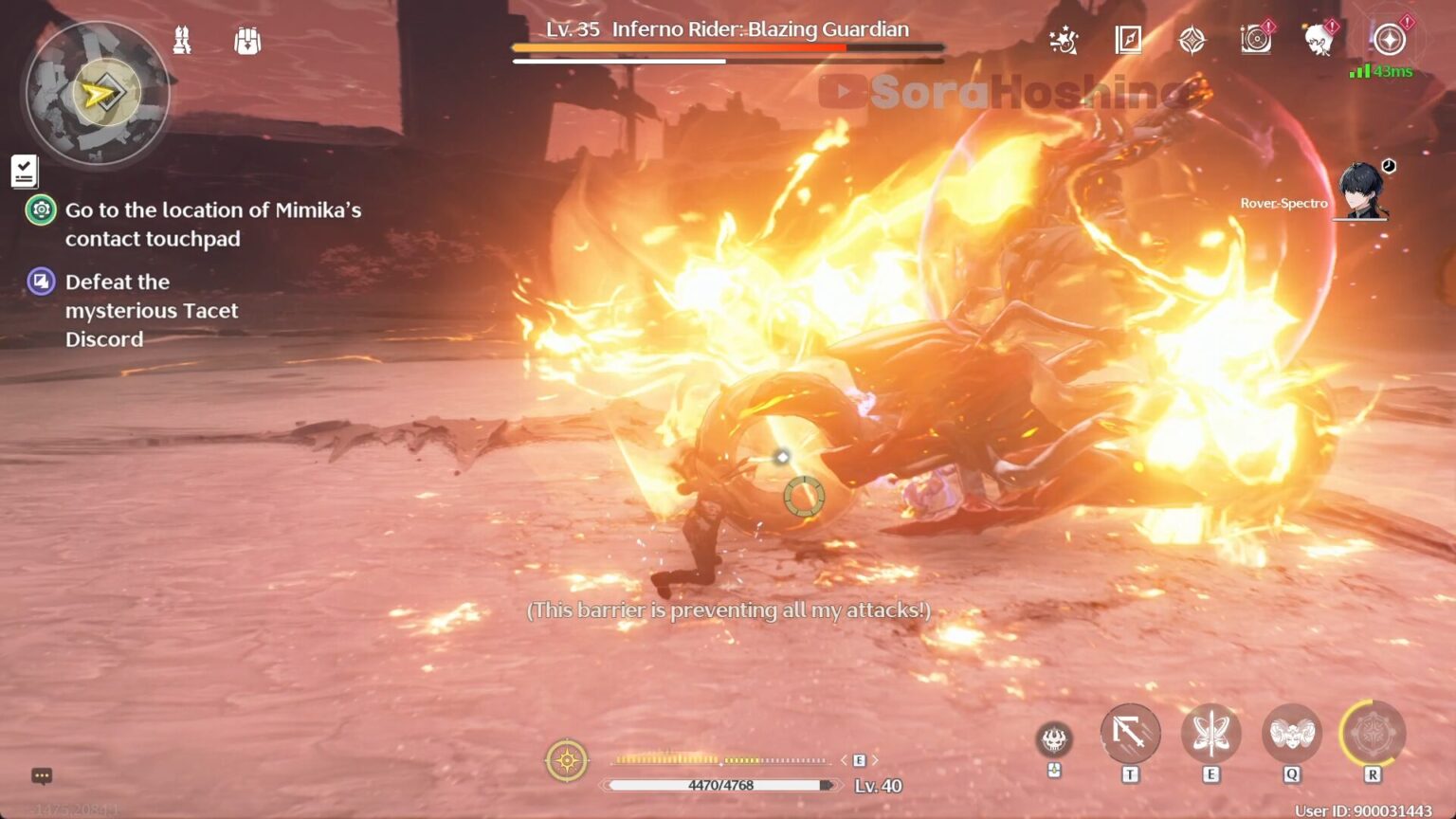Select the Mimika's contact touchpad objective
This screenshot has width=1456, height=819.
coord(212,224)
